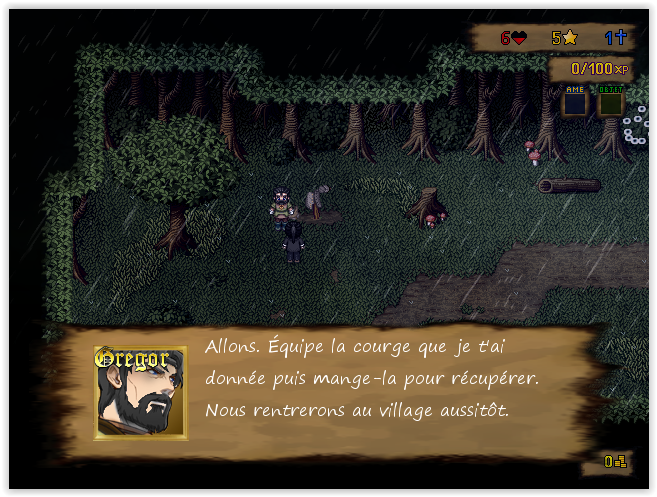The height and width of the screenshot is (497, 657).
Task: Click Gregor's portrait in the dialogue box
Action: pyautogui.click(x=140, y=393)
